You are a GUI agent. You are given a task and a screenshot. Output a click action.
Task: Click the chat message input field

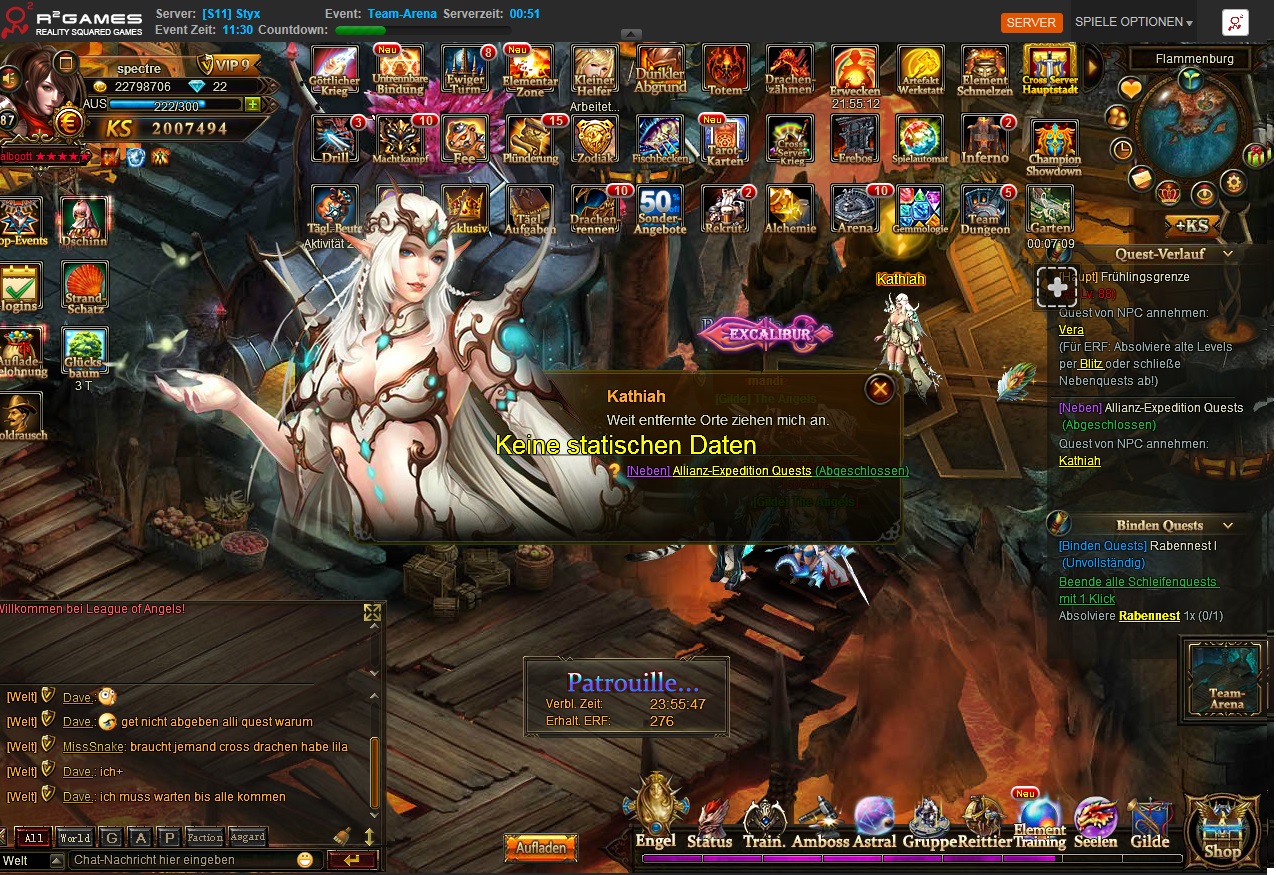click(180, 860)
